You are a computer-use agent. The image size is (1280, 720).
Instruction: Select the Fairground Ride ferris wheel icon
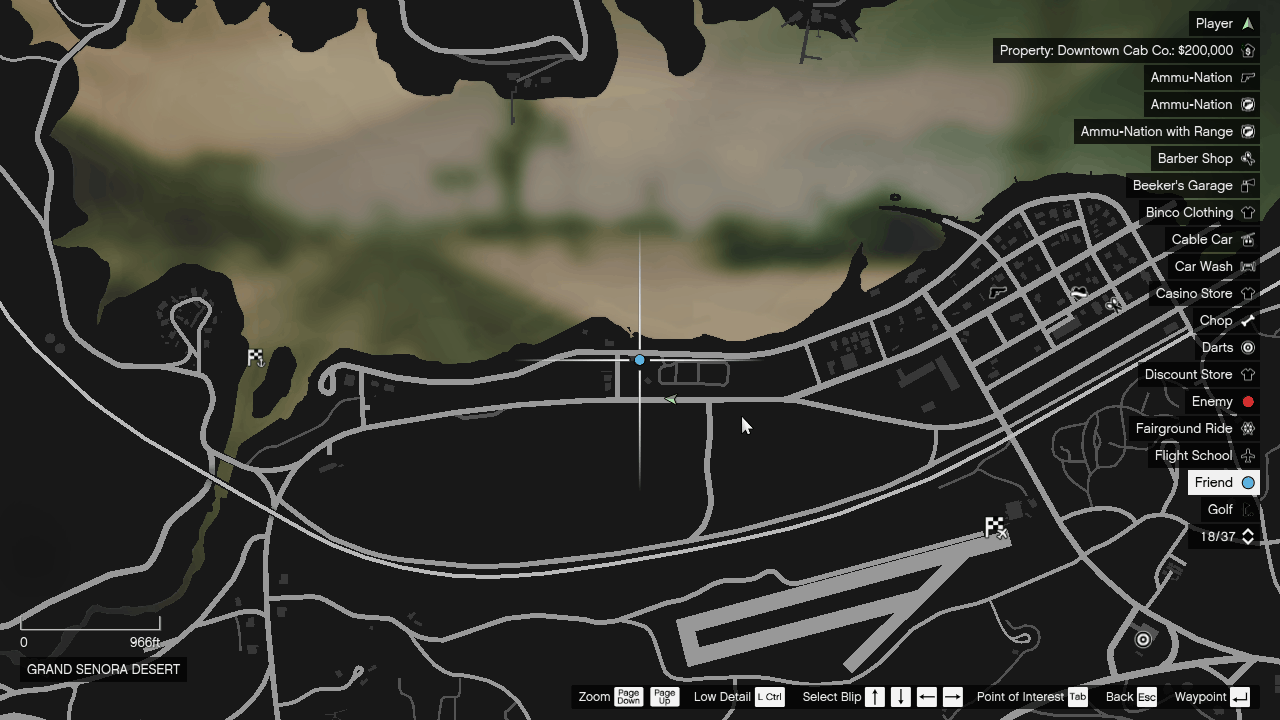pyautogui.click(x=1248, y=428)
